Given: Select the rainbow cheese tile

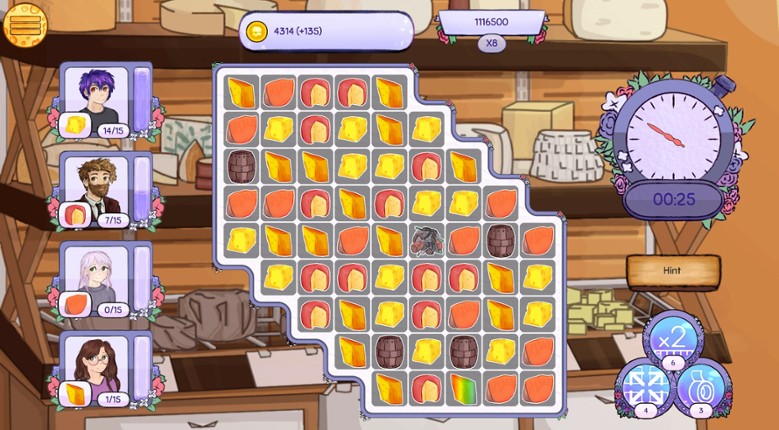Looking at the screenshot, I should point(465,388).
